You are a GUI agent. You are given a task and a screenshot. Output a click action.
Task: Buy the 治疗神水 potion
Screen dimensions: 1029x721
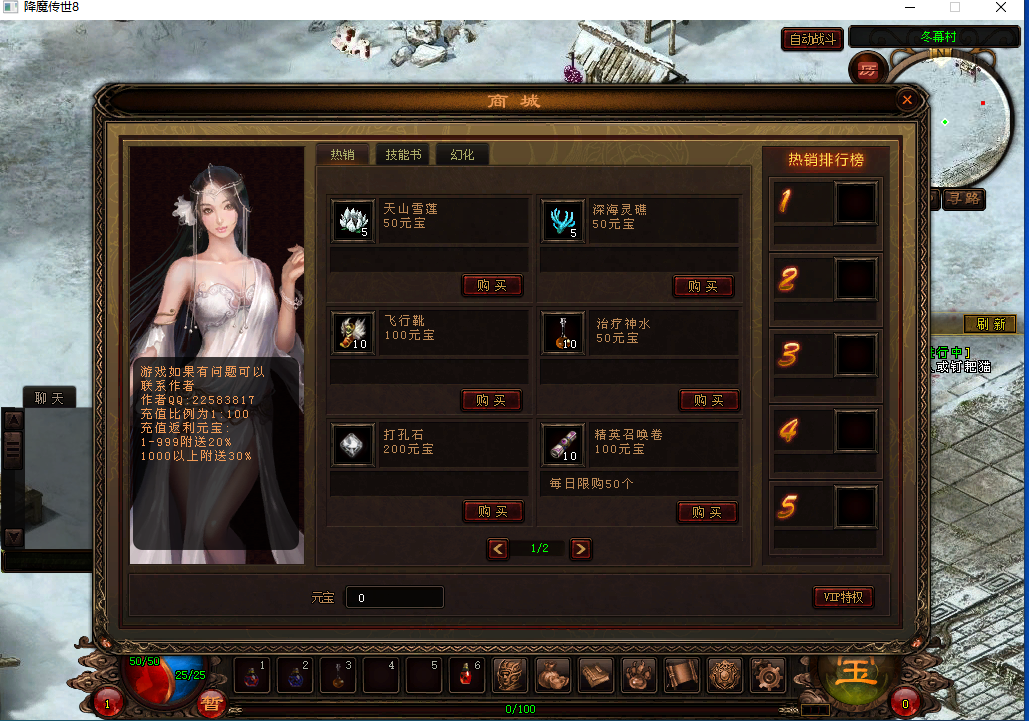(709, 401)
